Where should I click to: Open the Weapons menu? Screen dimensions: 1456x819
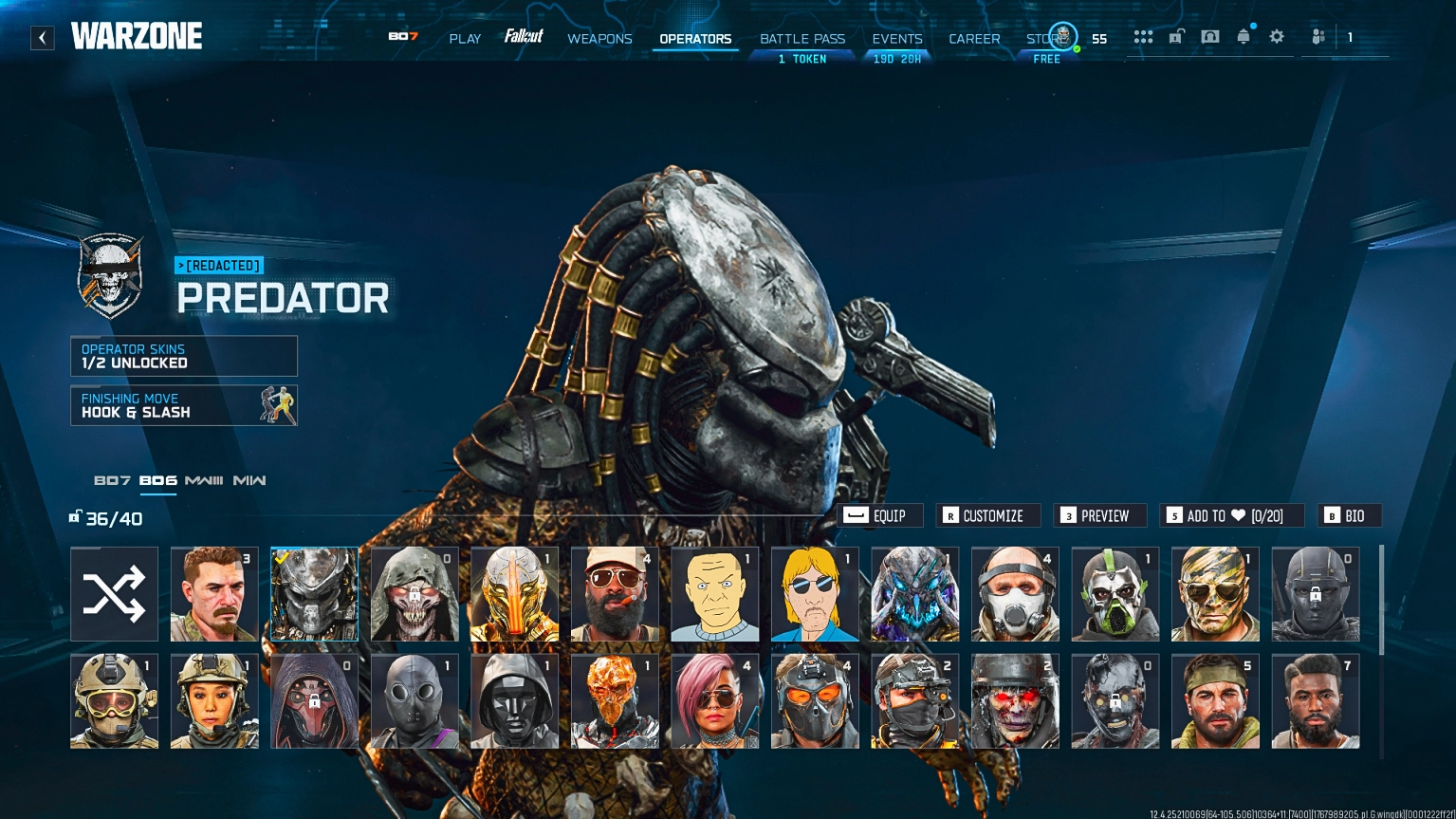(599, 39)
